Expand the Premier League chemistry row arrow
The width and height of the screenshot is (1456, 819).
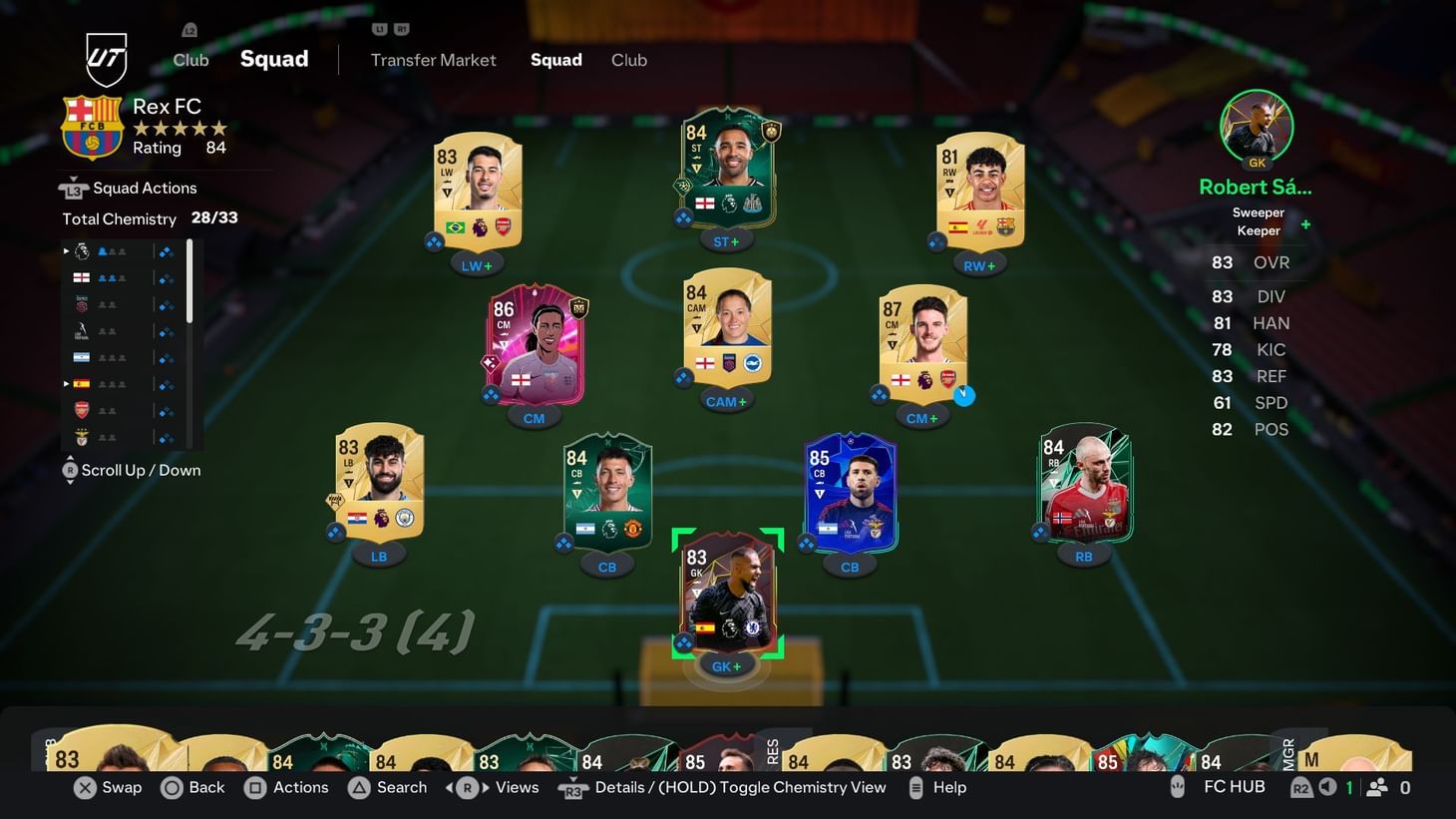click(66, 250)
